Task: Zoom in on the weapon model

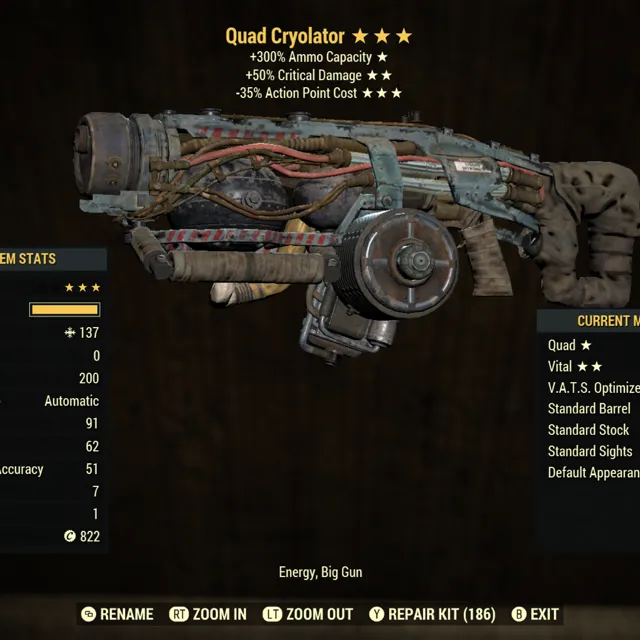Action: [x=208, y=614]
